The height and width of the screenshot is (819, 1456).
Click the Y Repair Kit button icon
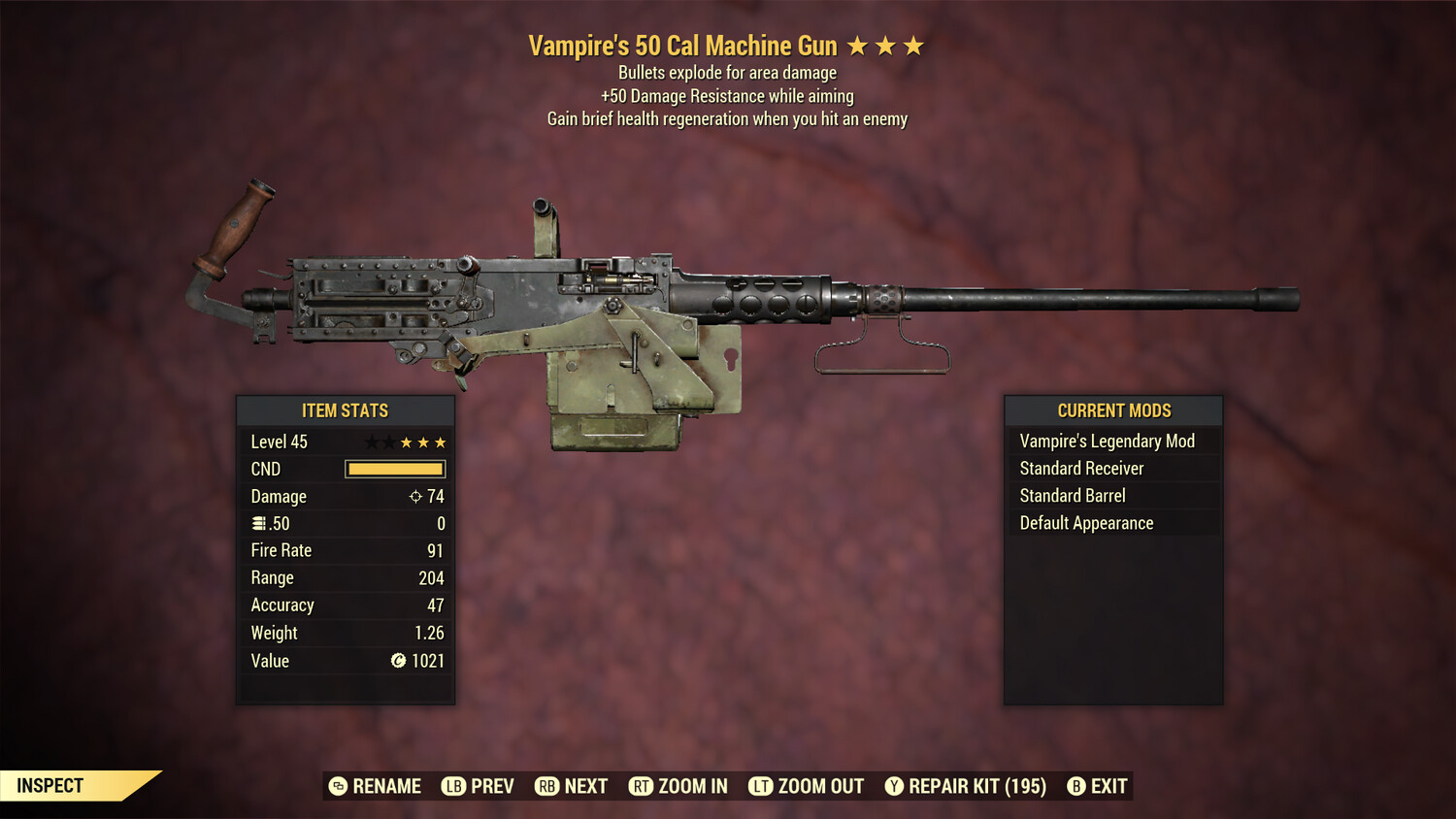893,786
